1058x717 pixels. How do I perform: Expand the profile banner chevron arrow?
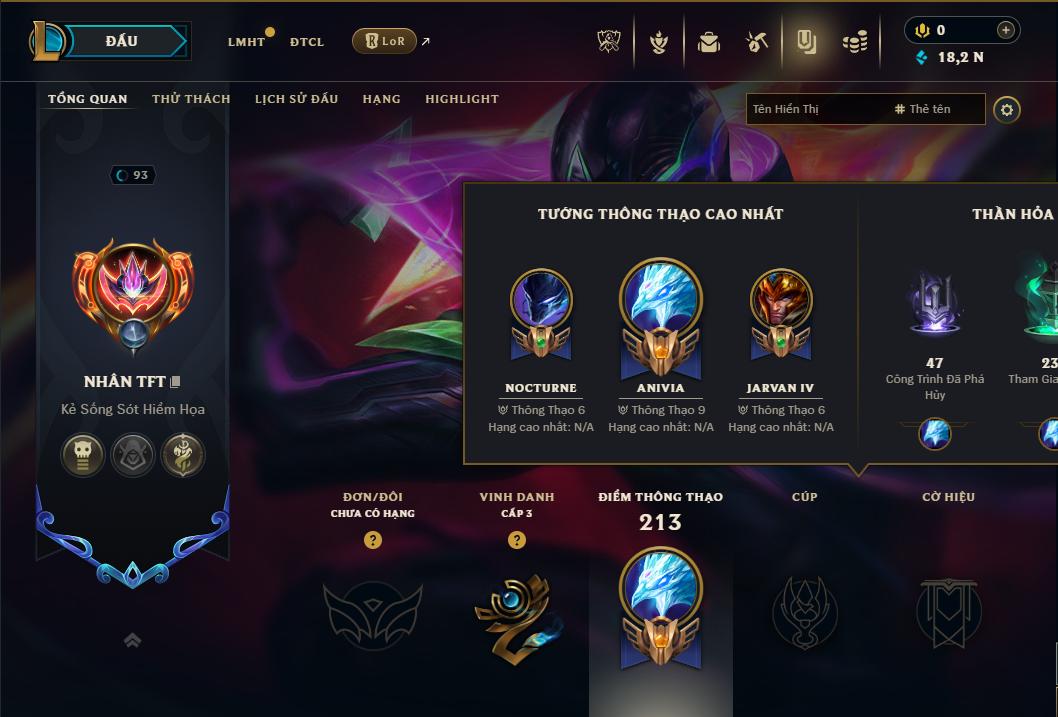(132, 641)
